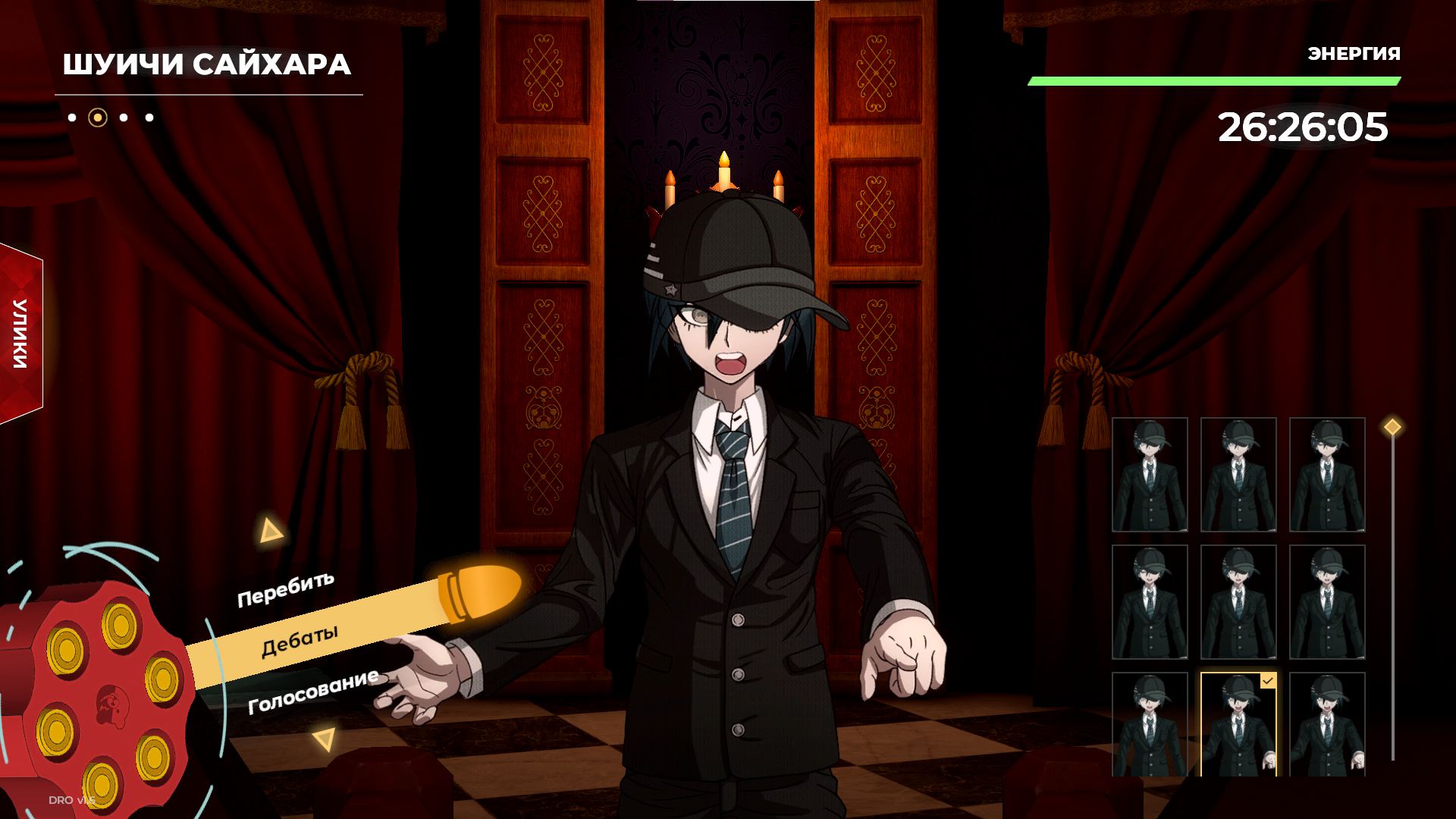Click the down arrow below the action list
1456x819 pixels.
(325, 739)
